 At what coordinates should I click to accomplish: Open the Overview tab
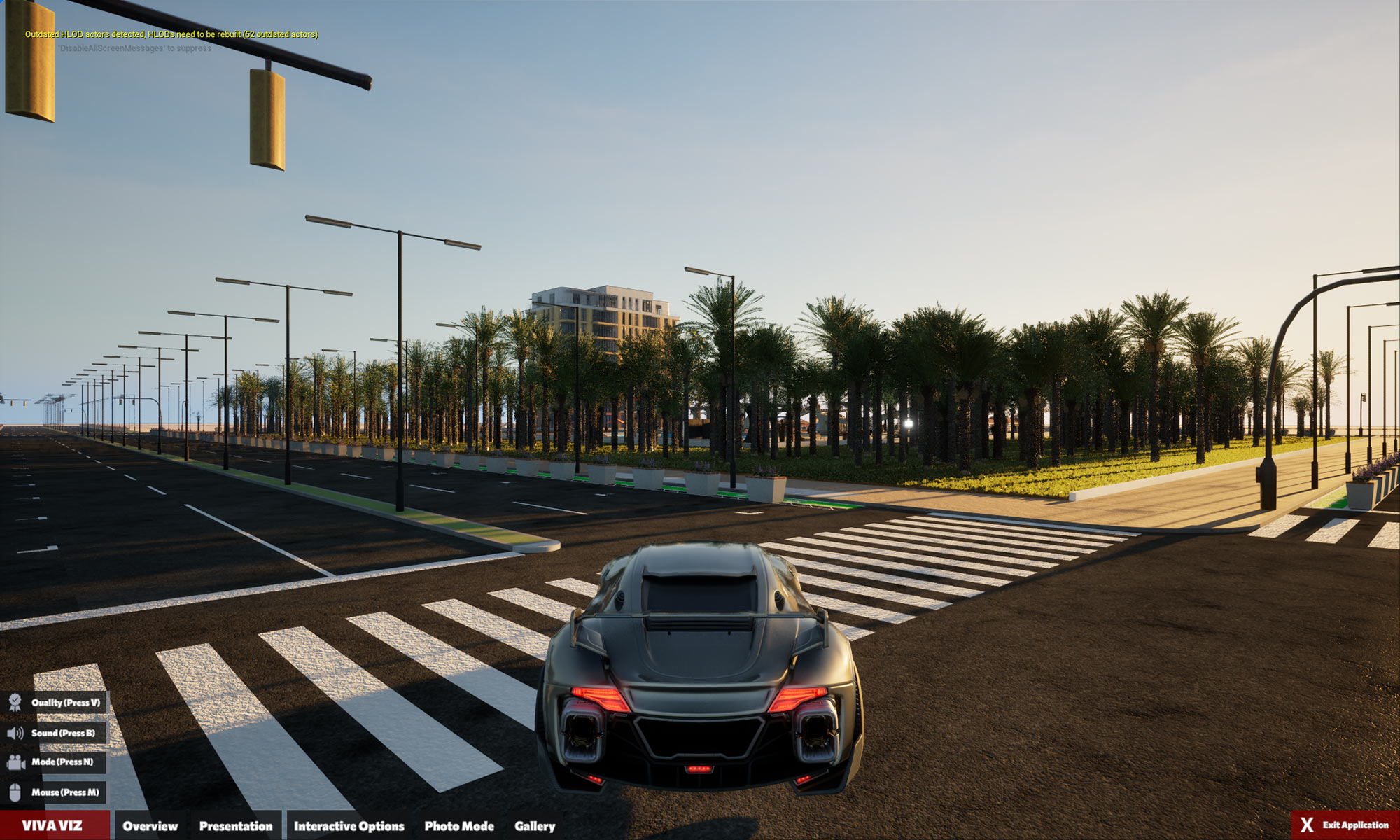[x=150, y=826]
